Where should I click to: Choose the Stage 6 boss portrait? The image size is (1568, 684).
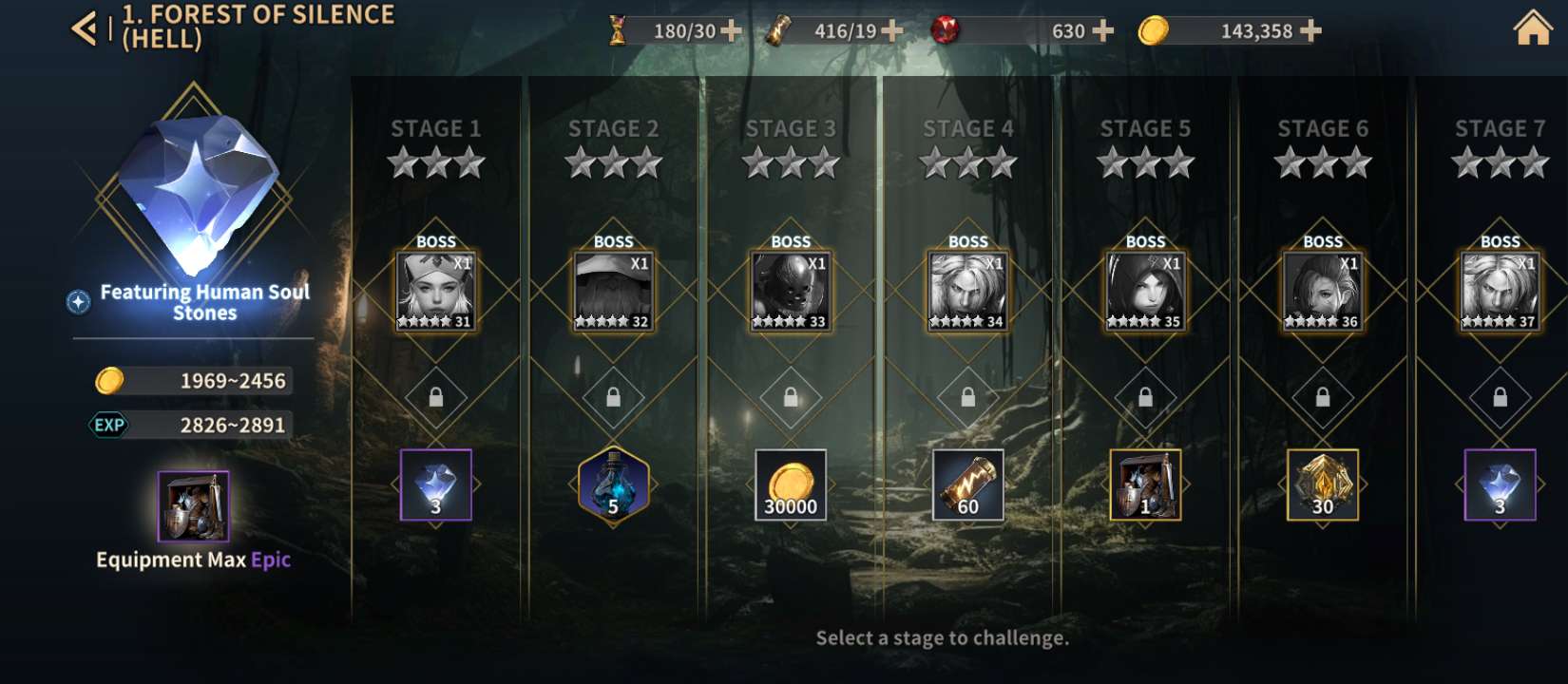(1323, 291)
